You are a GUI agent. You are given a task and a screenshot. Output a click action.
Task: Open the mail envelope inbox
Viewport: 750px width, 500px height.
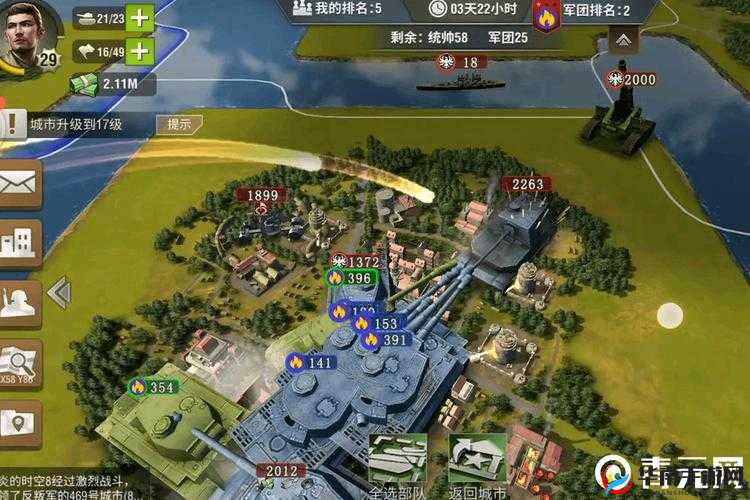coord(19,184)
